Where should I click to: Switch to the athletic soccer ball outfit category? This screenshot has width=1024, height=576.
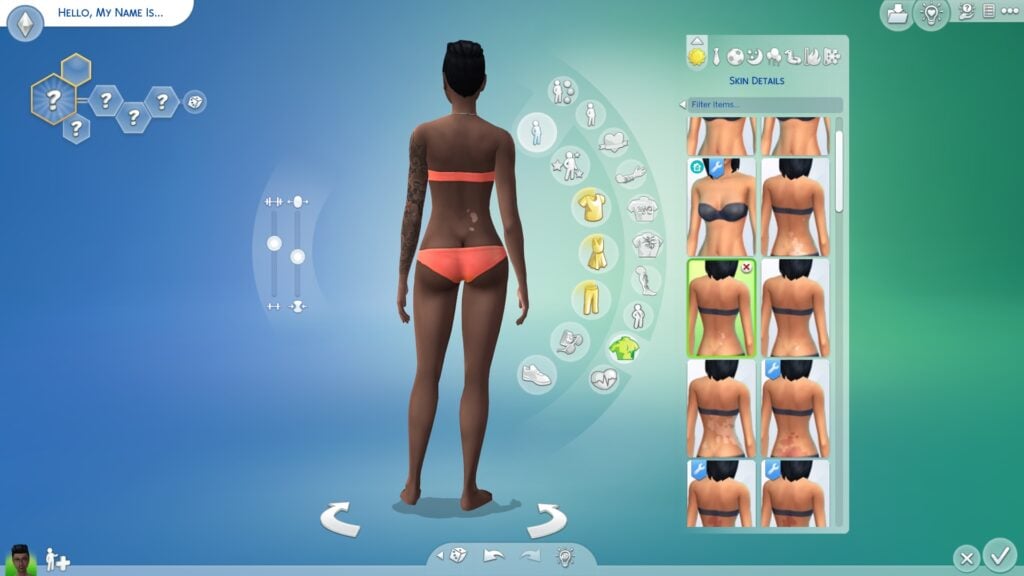click(737, 57)
